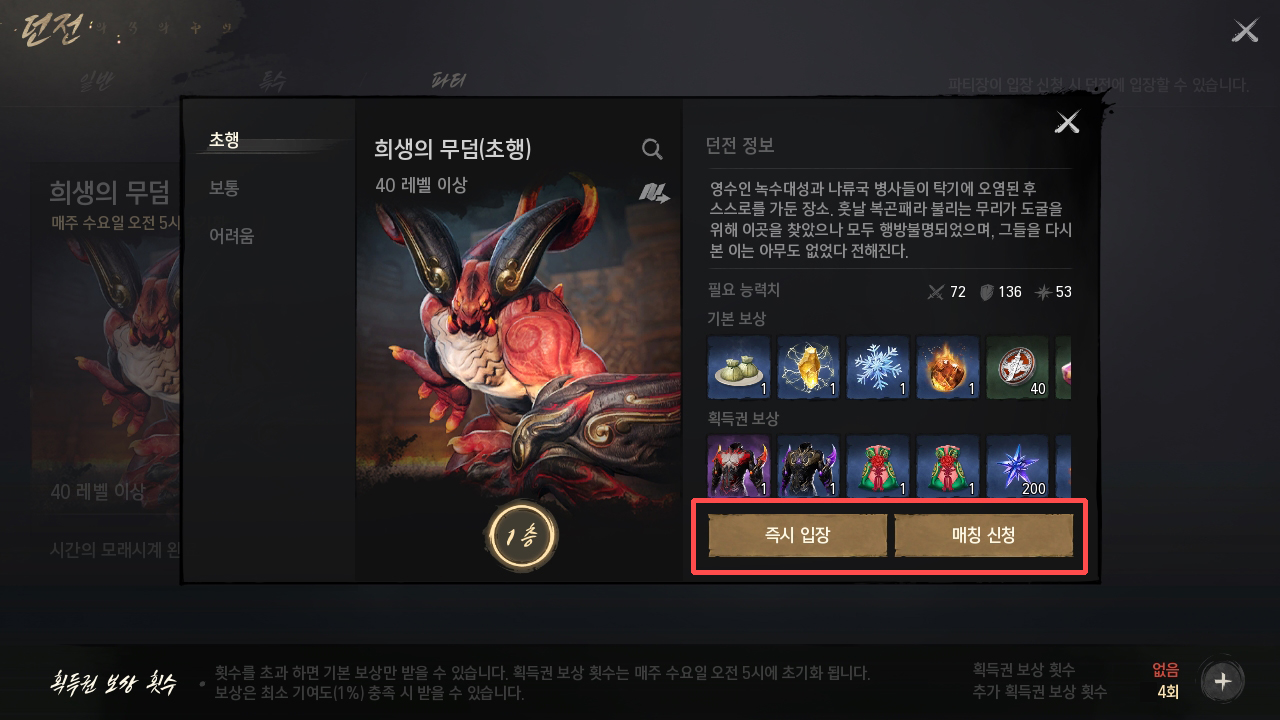Close the dungeon info popup
1280x720 pixels.
point(1067,122)
